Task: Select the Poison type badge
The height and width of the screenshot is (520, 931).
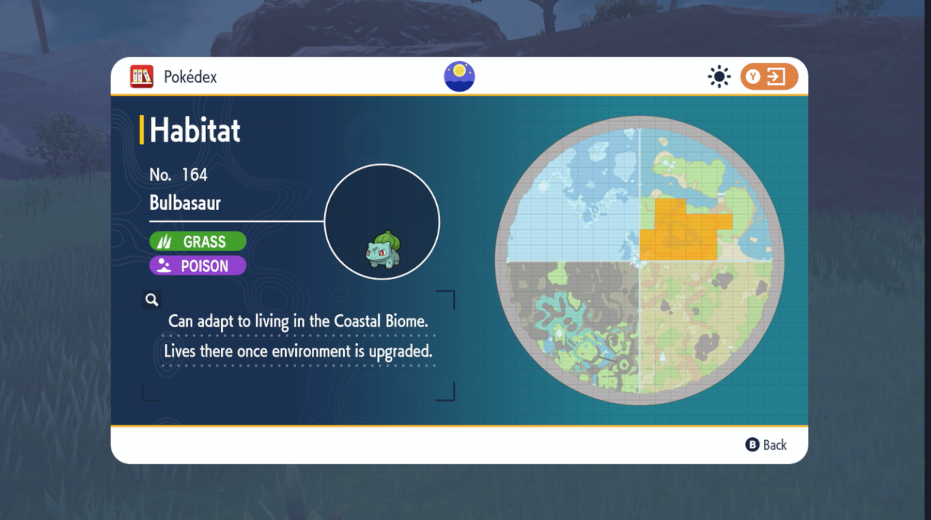Action: tap(198, 266)
